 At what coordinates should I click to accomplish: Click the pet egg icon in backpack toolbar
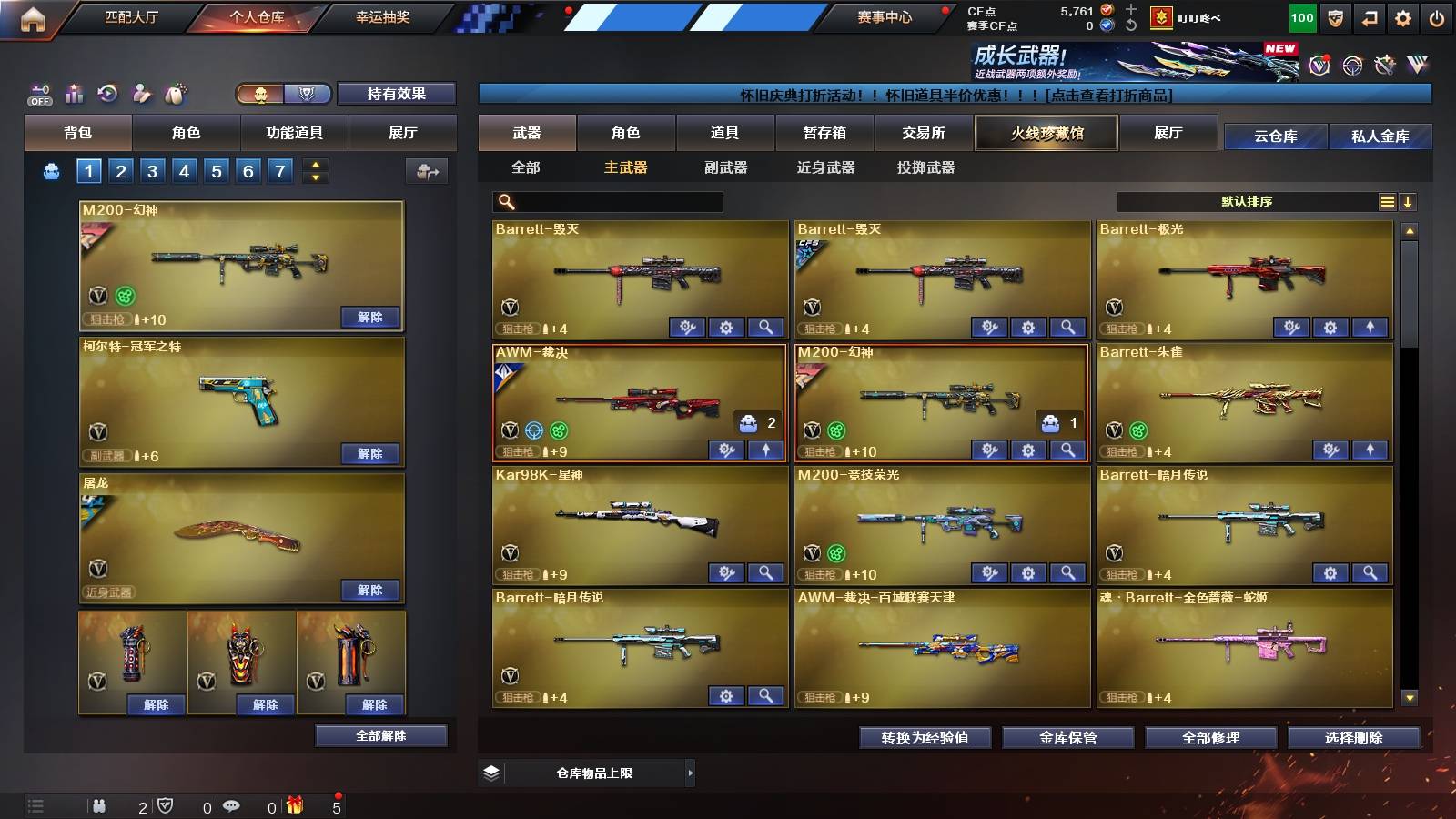175,92
